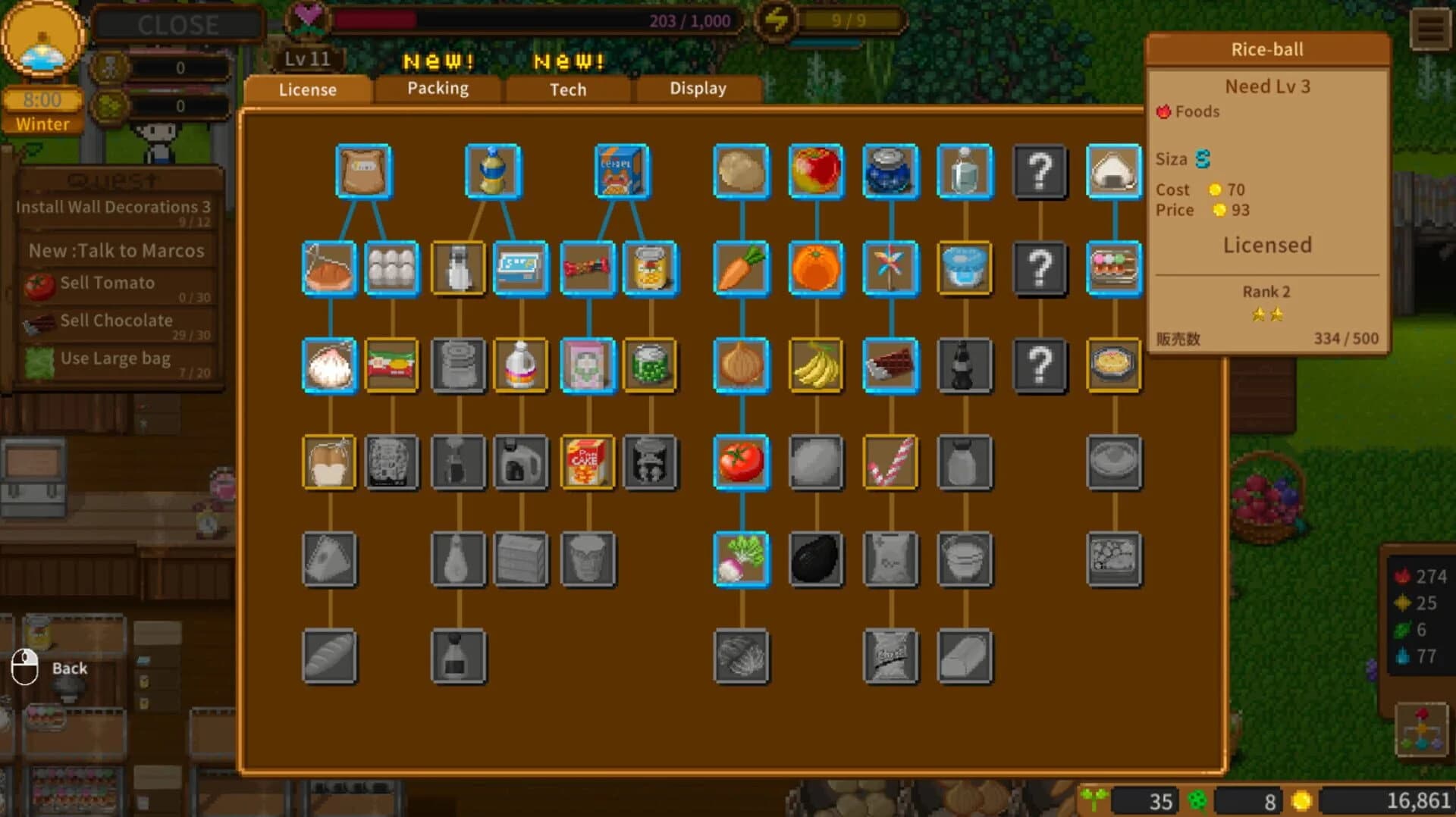Select the dango skewer license icon
Screen dimensions: 1456x817
[x=1114, y=268]
